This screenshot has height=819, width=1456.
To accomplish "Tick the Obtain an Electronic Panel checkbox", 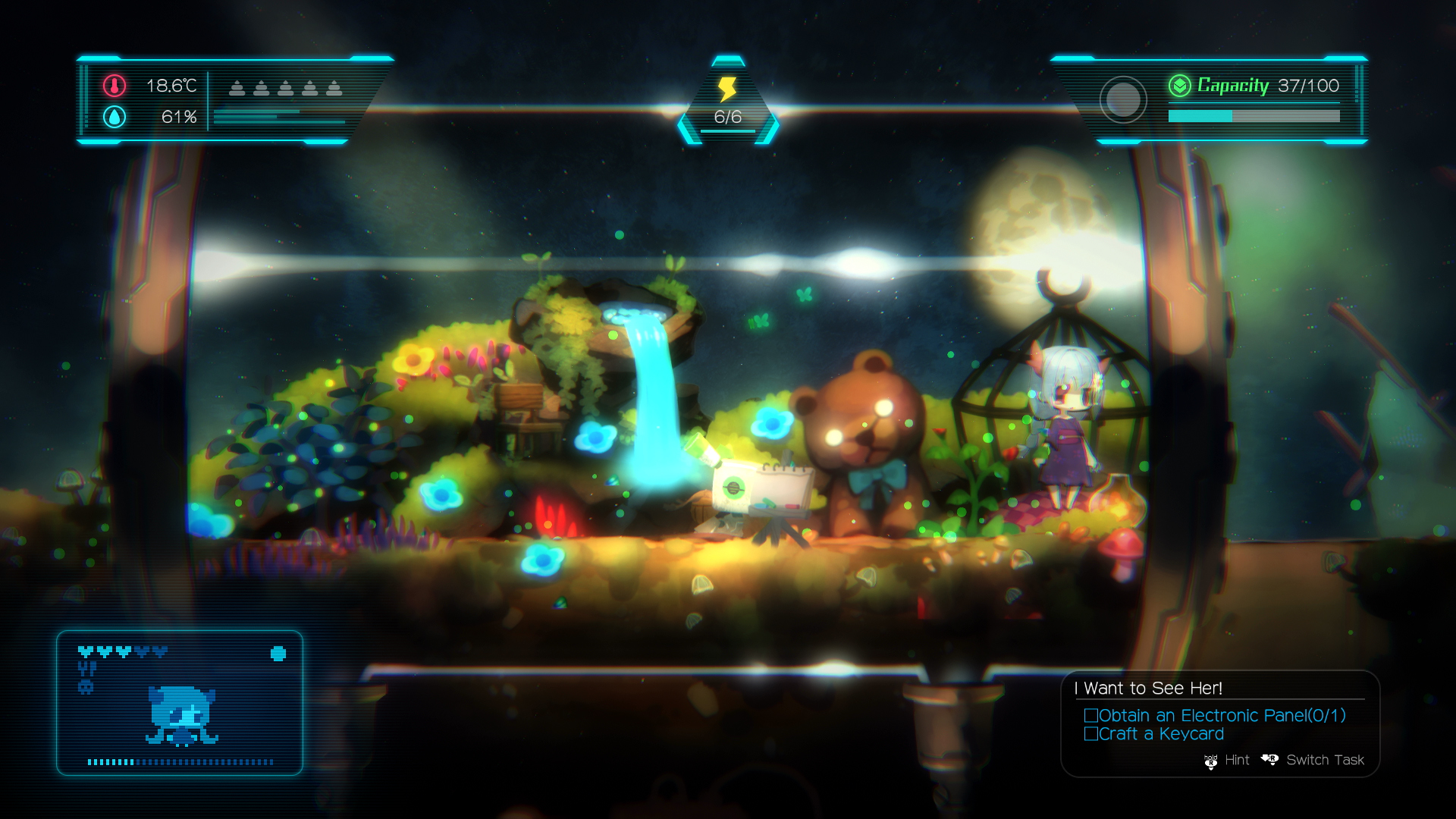I will 1092,714.
